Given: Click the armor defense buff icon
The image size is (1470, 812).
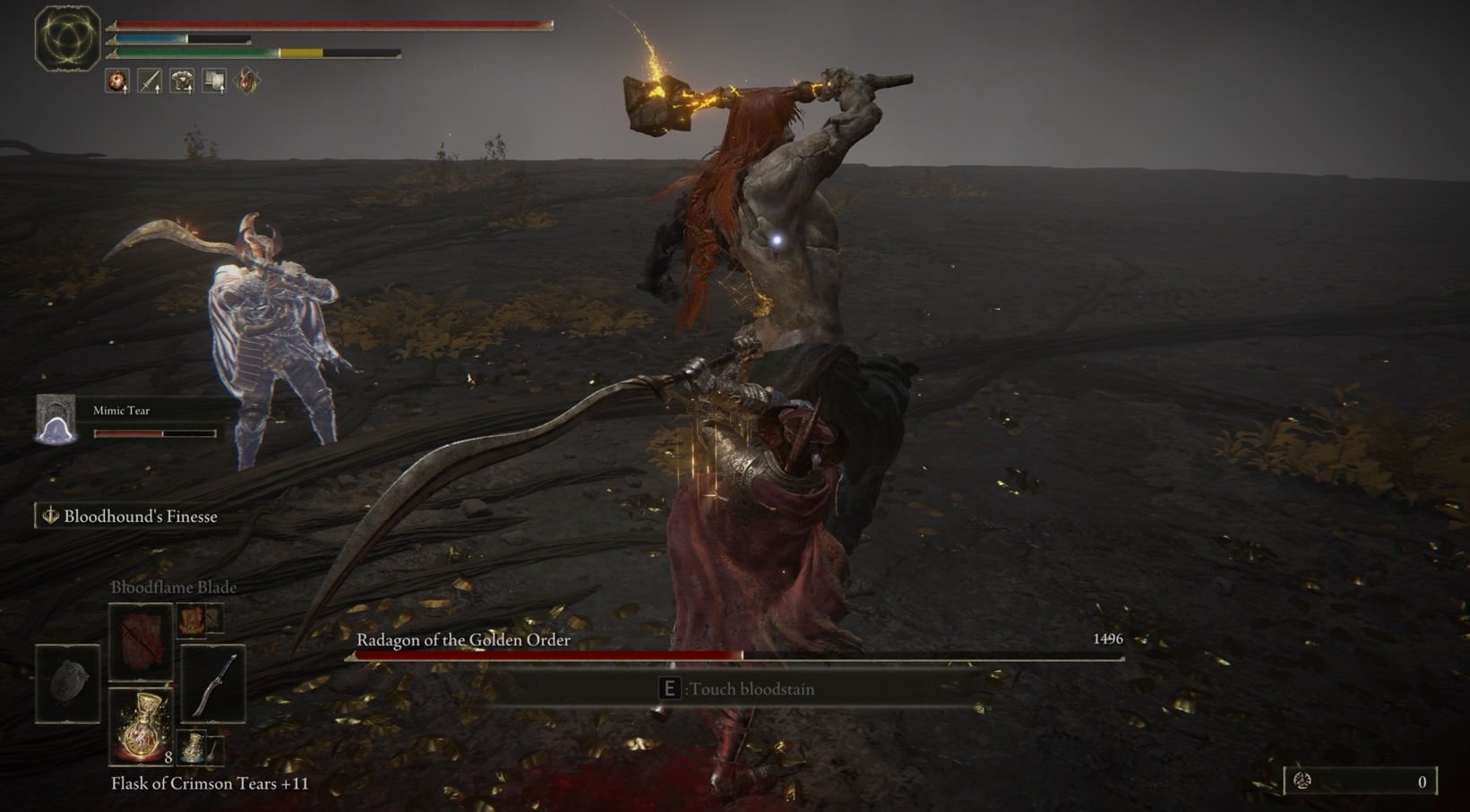Looking at the screenshot, I should 181,81.
